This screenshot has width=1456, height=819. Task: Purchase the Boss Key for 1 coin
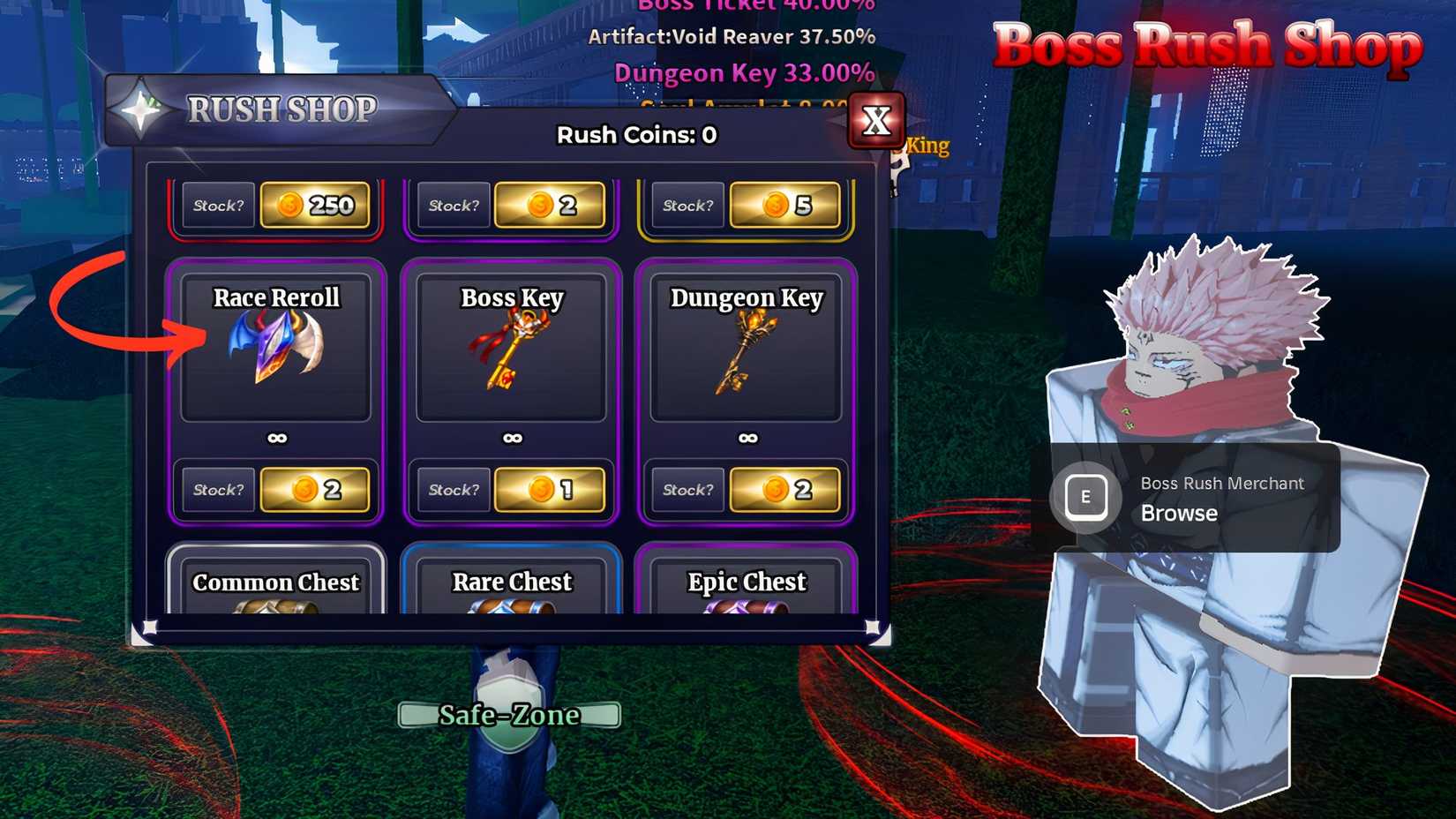coord(550,490)
